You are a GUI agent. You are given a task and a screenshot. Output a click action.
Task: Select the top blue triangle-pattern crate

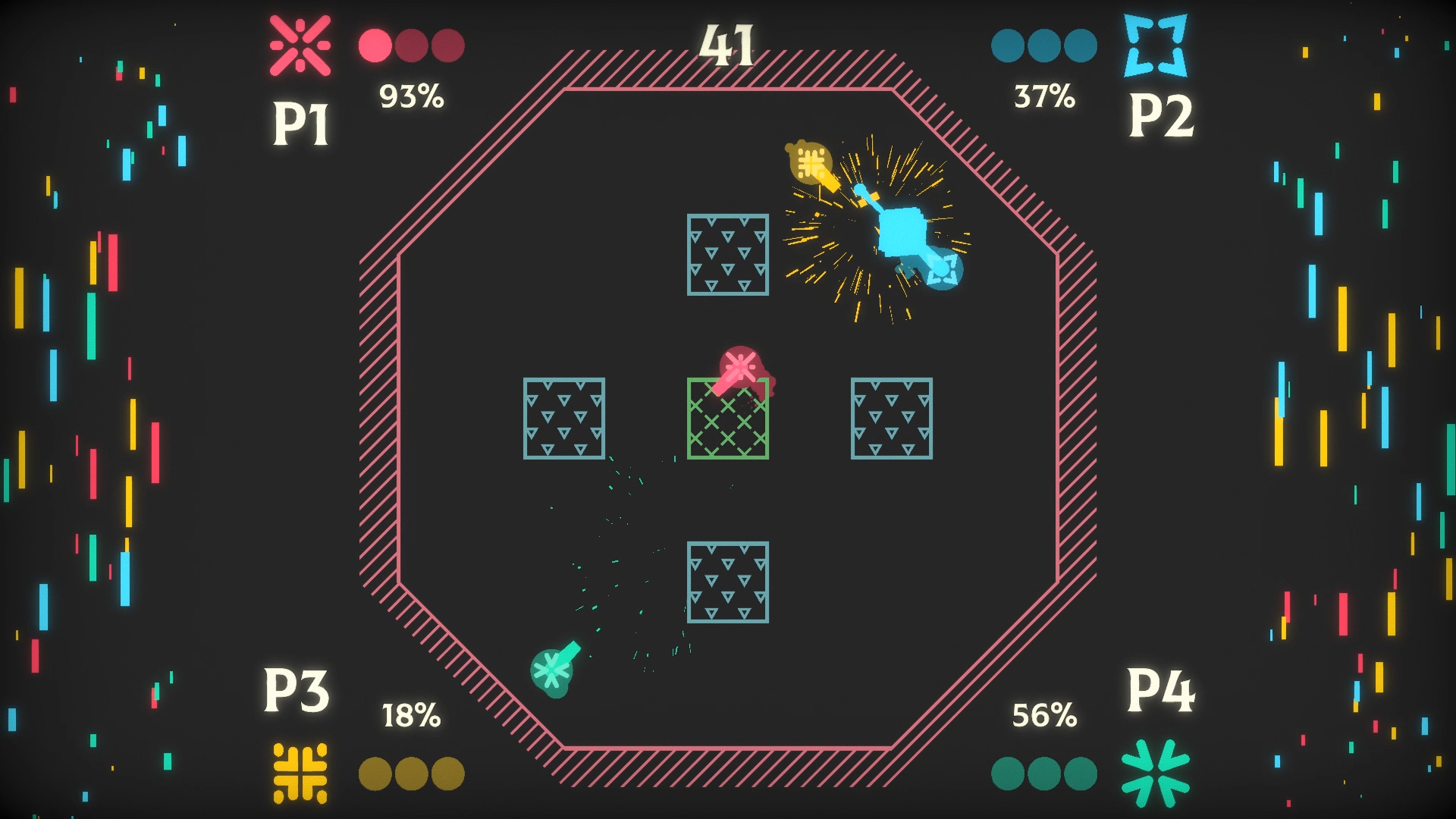[727, 254]
